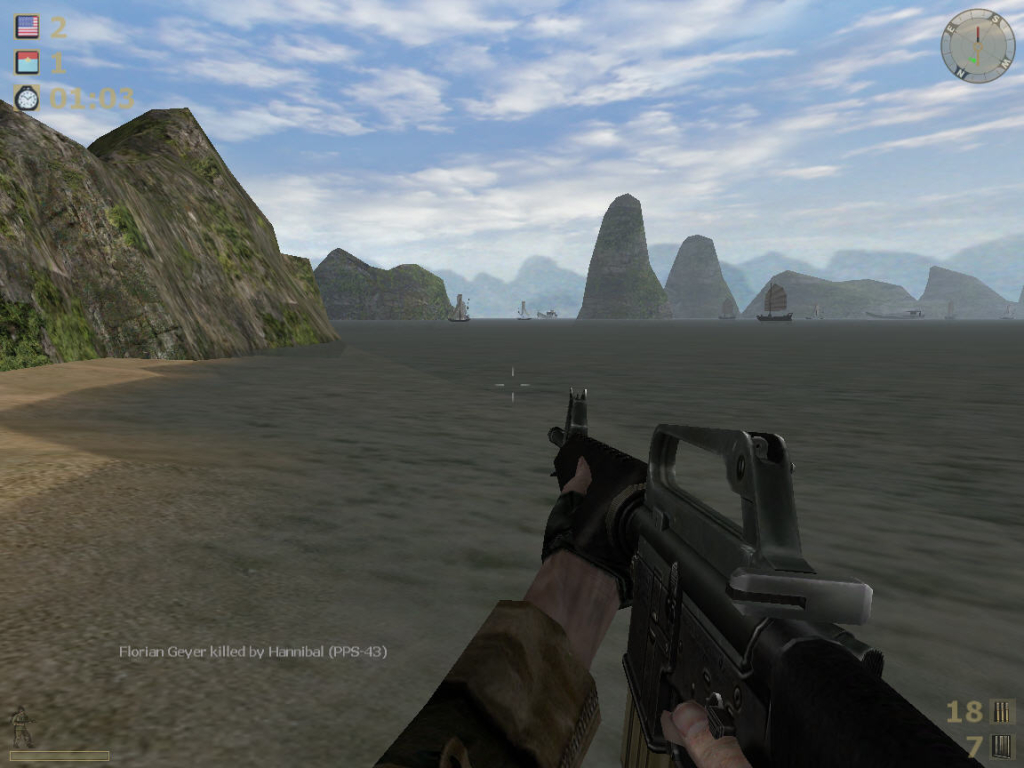
Task: Select the Vietnamese team flag icon
Action: (x=27, y=62)
